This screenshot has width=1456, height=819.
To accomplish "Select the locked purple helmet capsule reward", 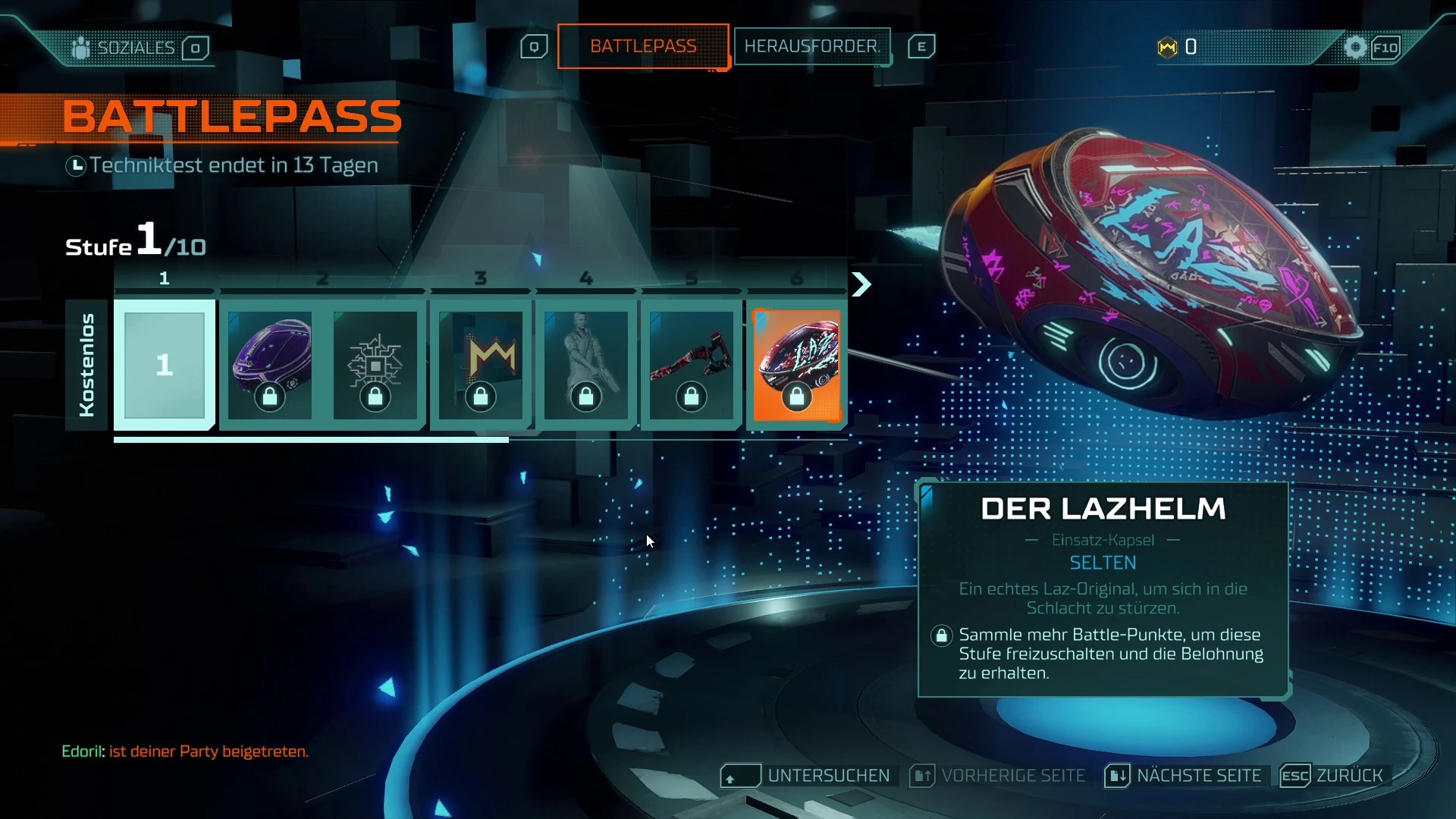I will tap(270, 365).
